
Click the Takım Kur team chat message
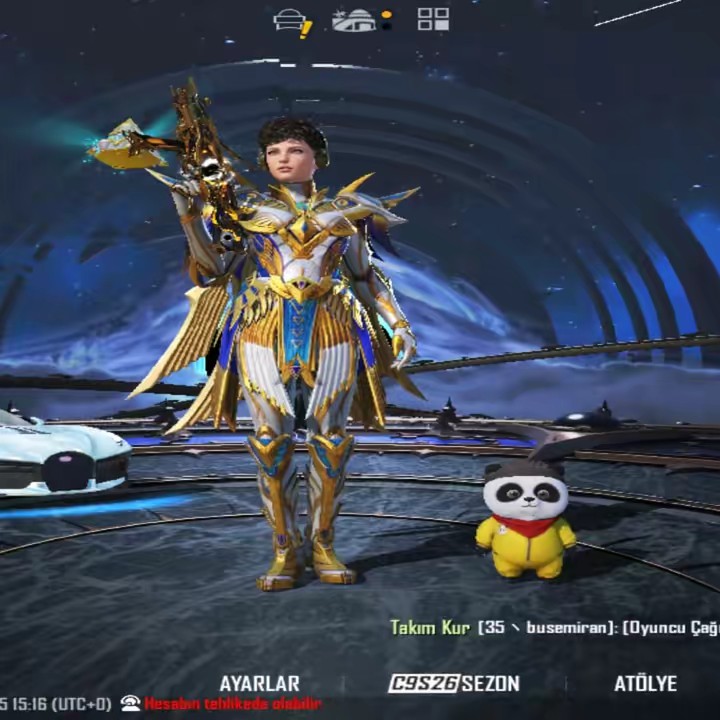554,628
